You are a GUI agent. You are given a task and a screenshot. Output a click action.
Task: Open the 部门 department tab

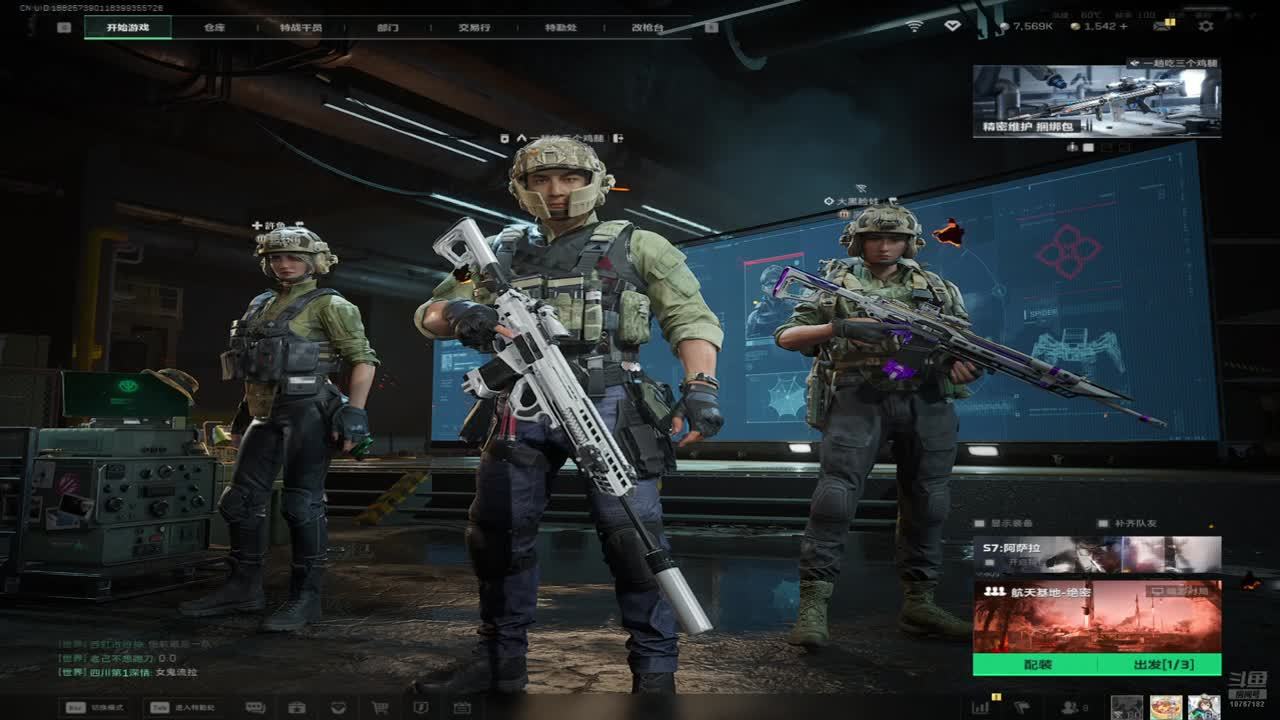point(388,27)
